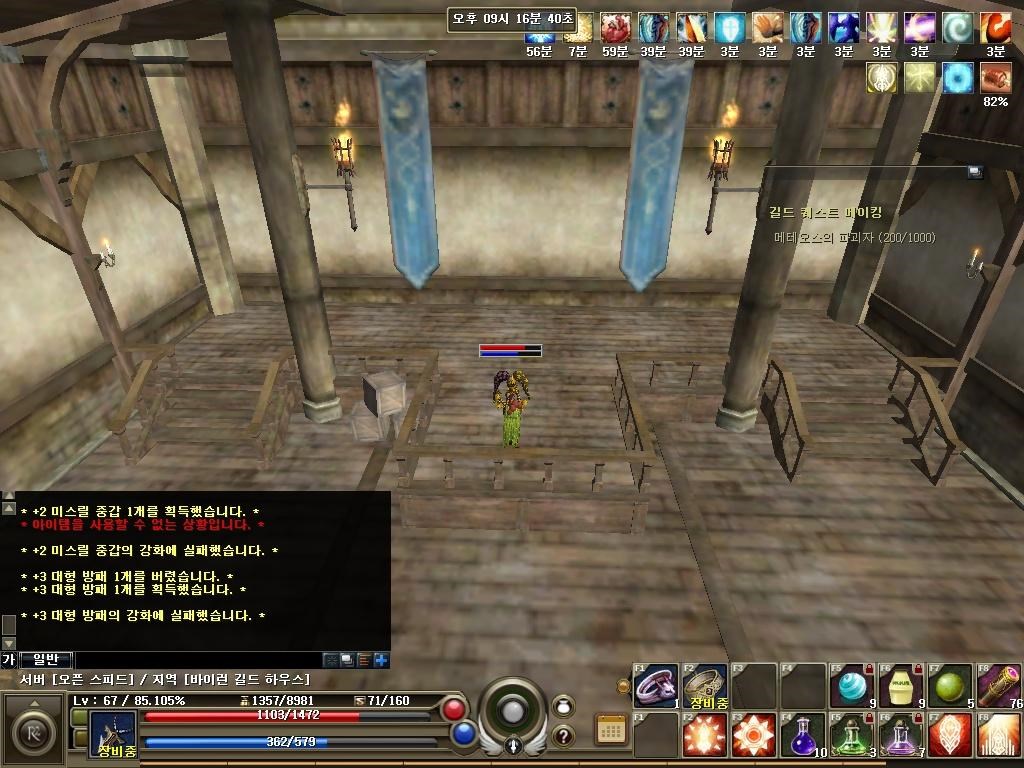The width and height of the screenshot is (1024, 768).
Task: Open the pouch inventory button
Action: 563,705
